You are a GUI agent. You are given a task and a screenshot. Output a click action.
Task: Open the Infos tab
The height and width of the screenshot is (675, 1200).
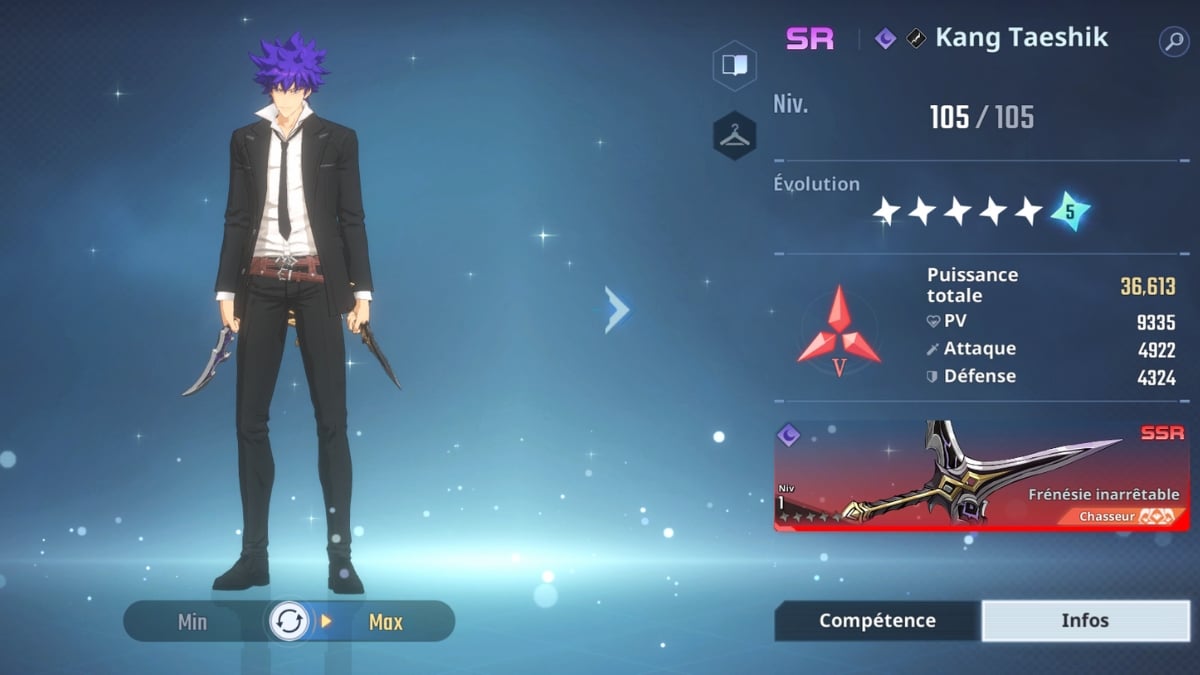pyautogui.click(x=1085, y=621)
